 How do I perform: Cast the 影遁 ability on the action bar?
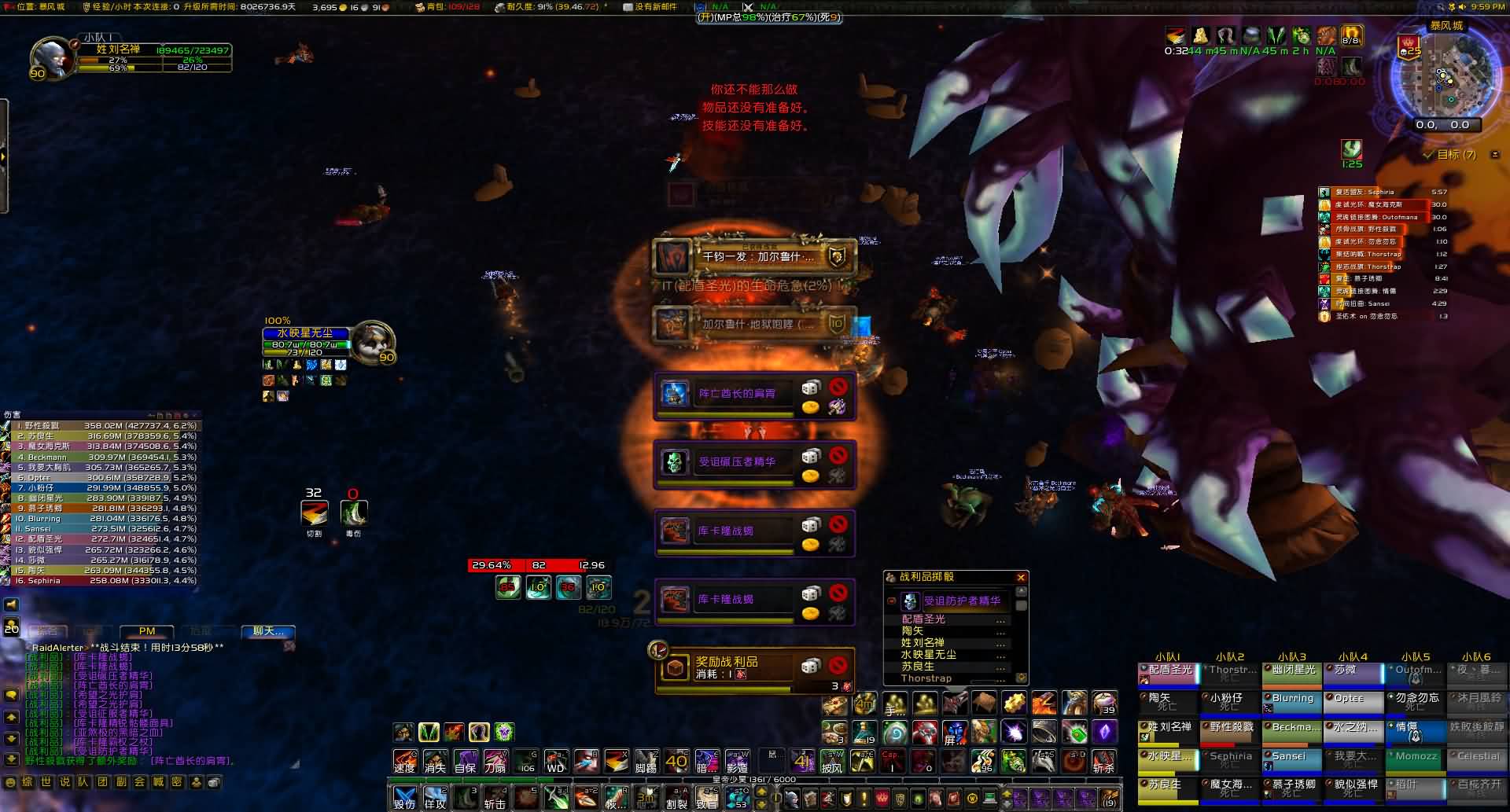click(x=737, y=762)
